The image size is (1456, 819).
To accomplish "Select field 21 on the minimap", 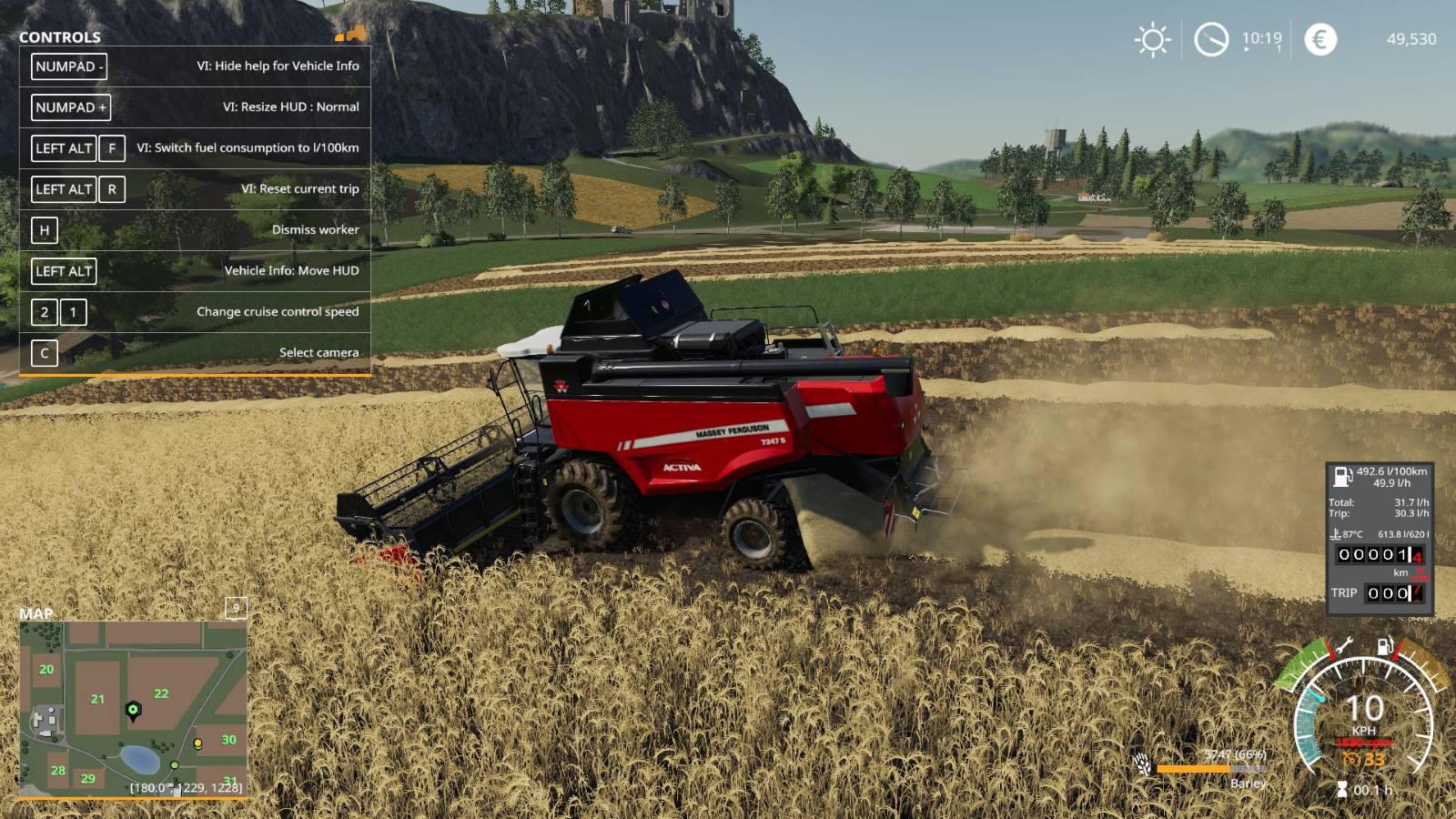I will 97,699.
